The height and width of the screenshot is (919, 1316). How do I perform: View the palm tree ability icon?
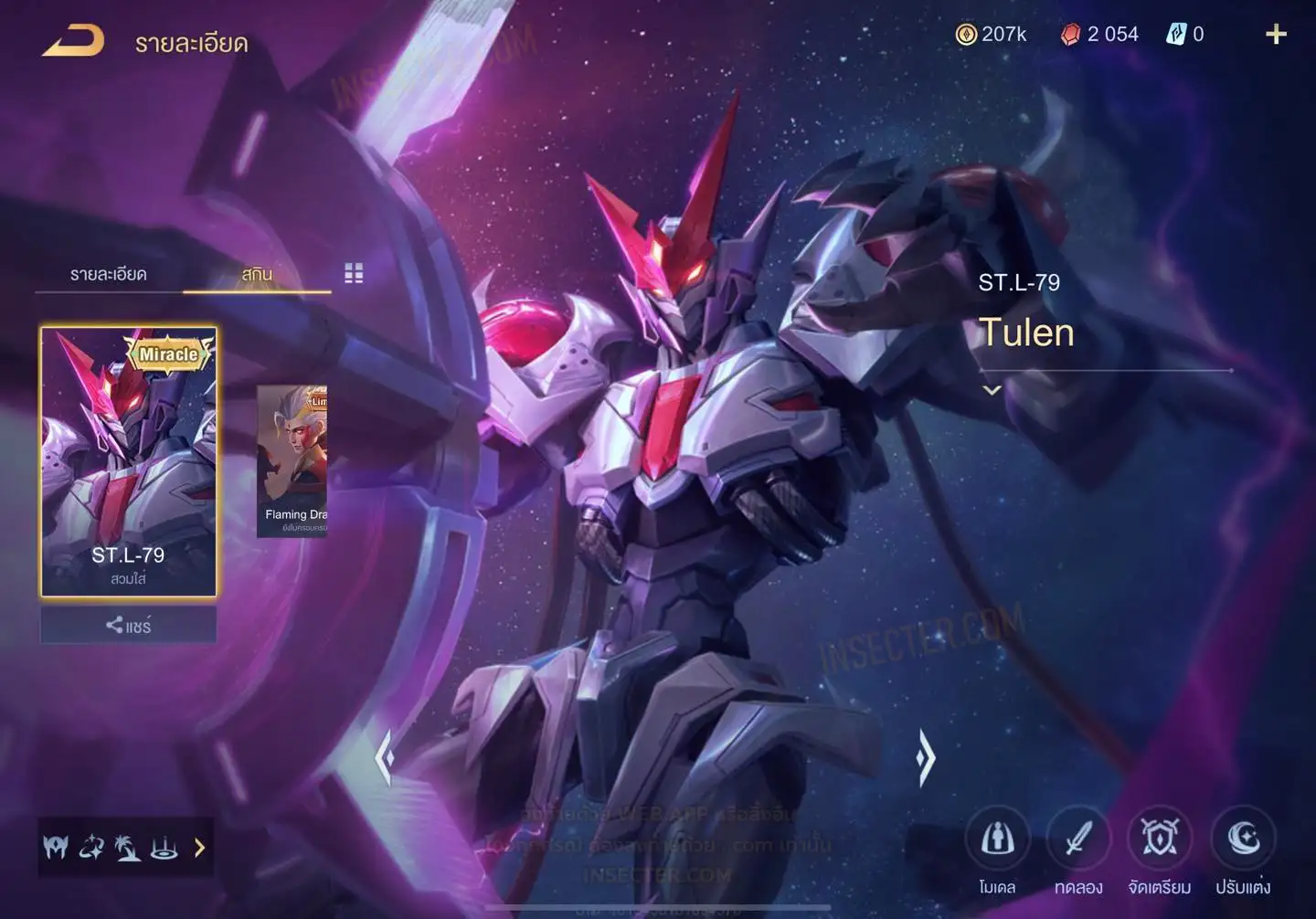127,848
